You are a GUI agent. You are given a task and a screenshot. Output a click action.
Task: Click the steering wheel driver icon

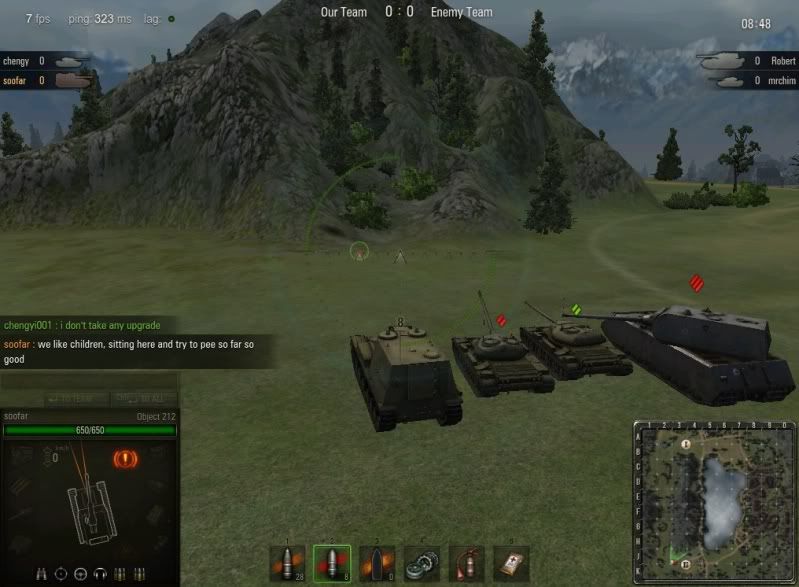[81, 574]
